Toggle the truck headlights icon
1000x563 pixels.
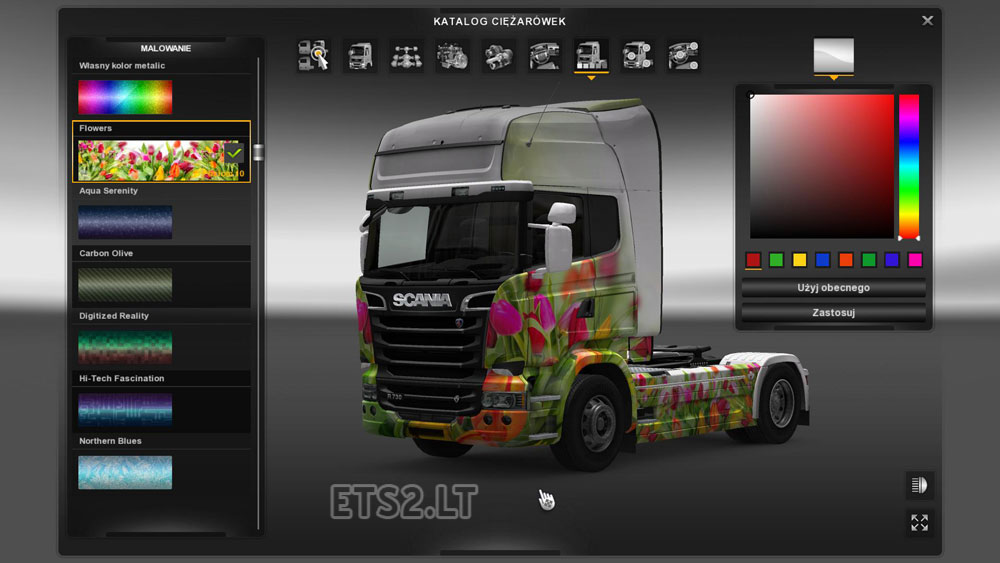click(x=919, y=486)
